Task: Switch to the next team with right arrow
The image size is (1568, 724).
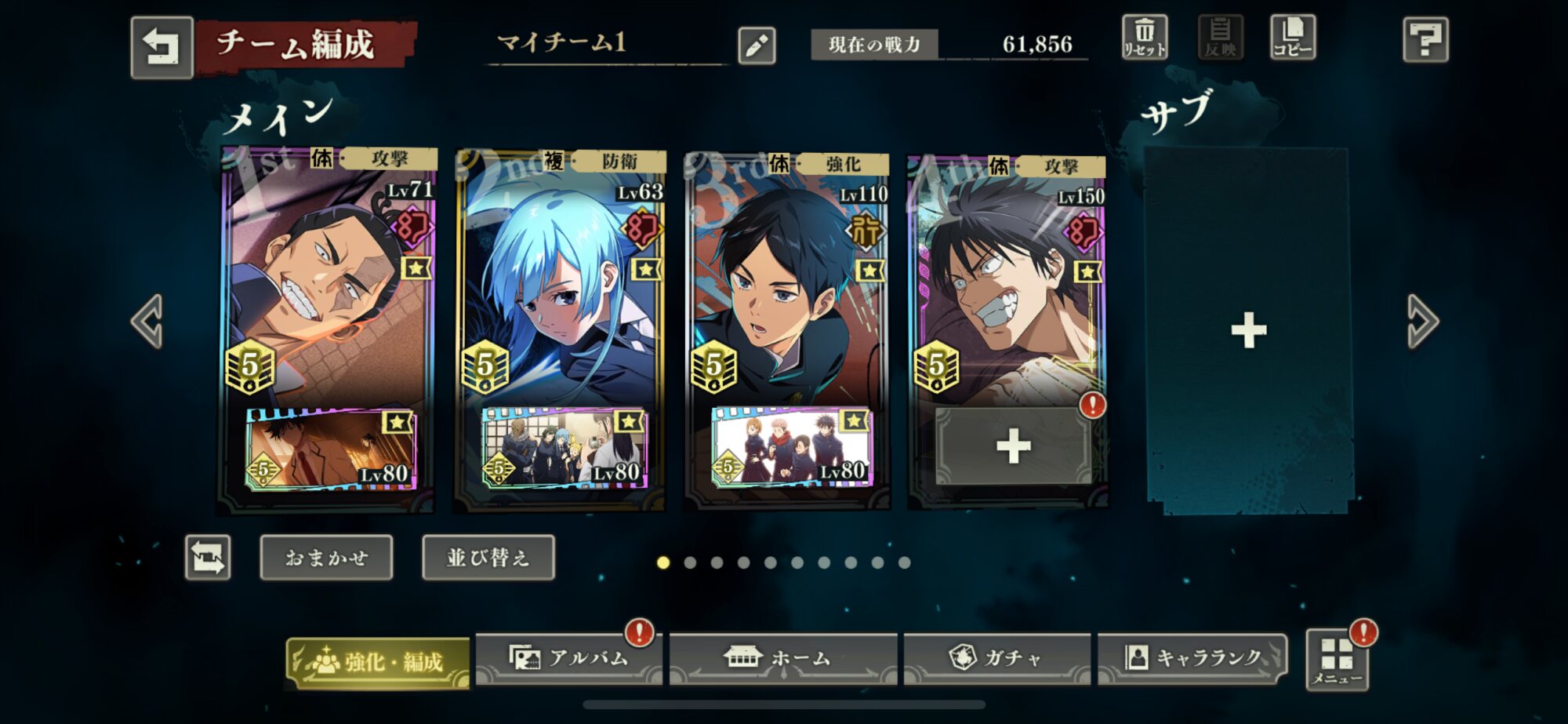Action: (1421, 321)
